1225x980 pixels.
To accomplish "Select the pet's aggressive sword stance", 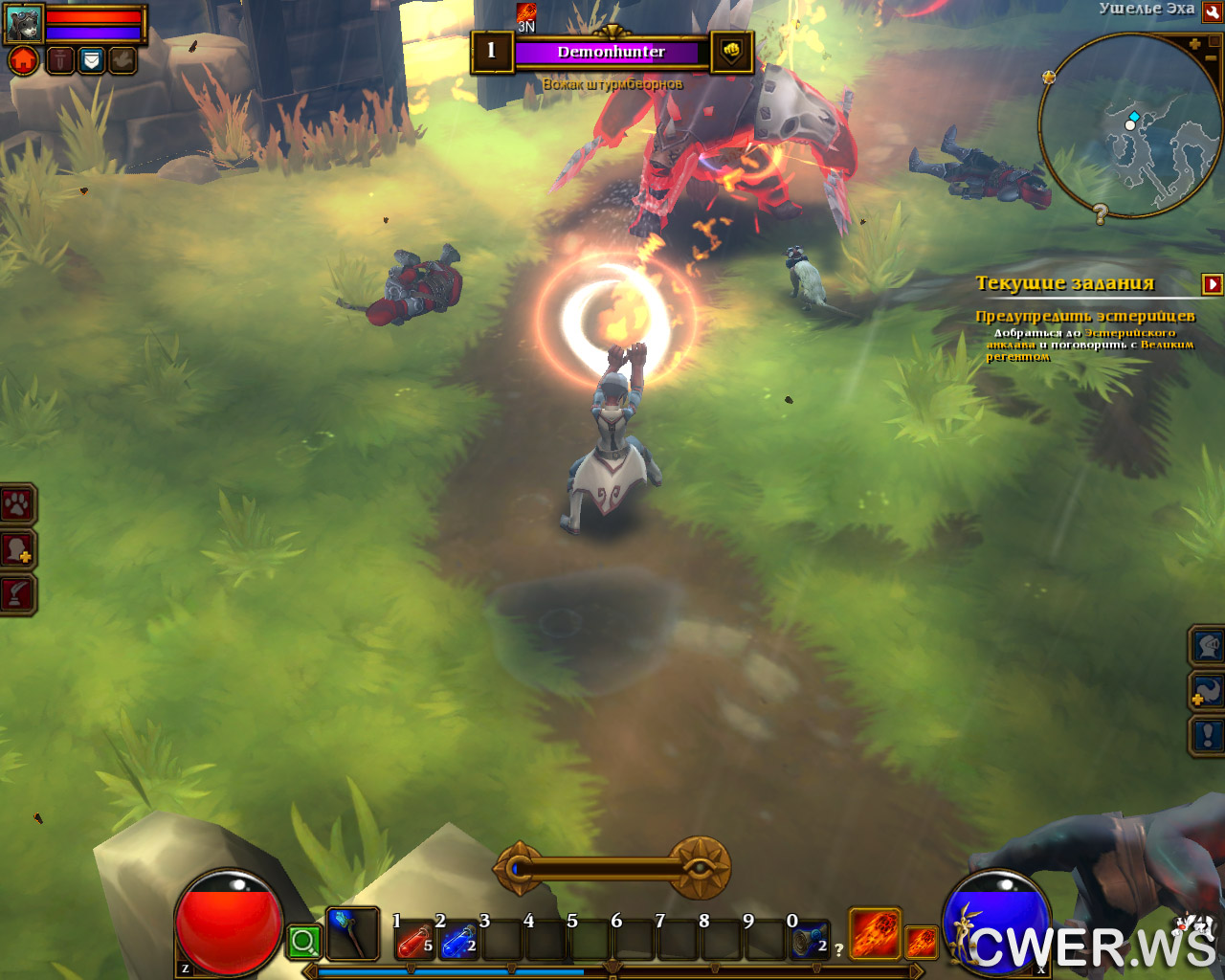I will 59,61.
